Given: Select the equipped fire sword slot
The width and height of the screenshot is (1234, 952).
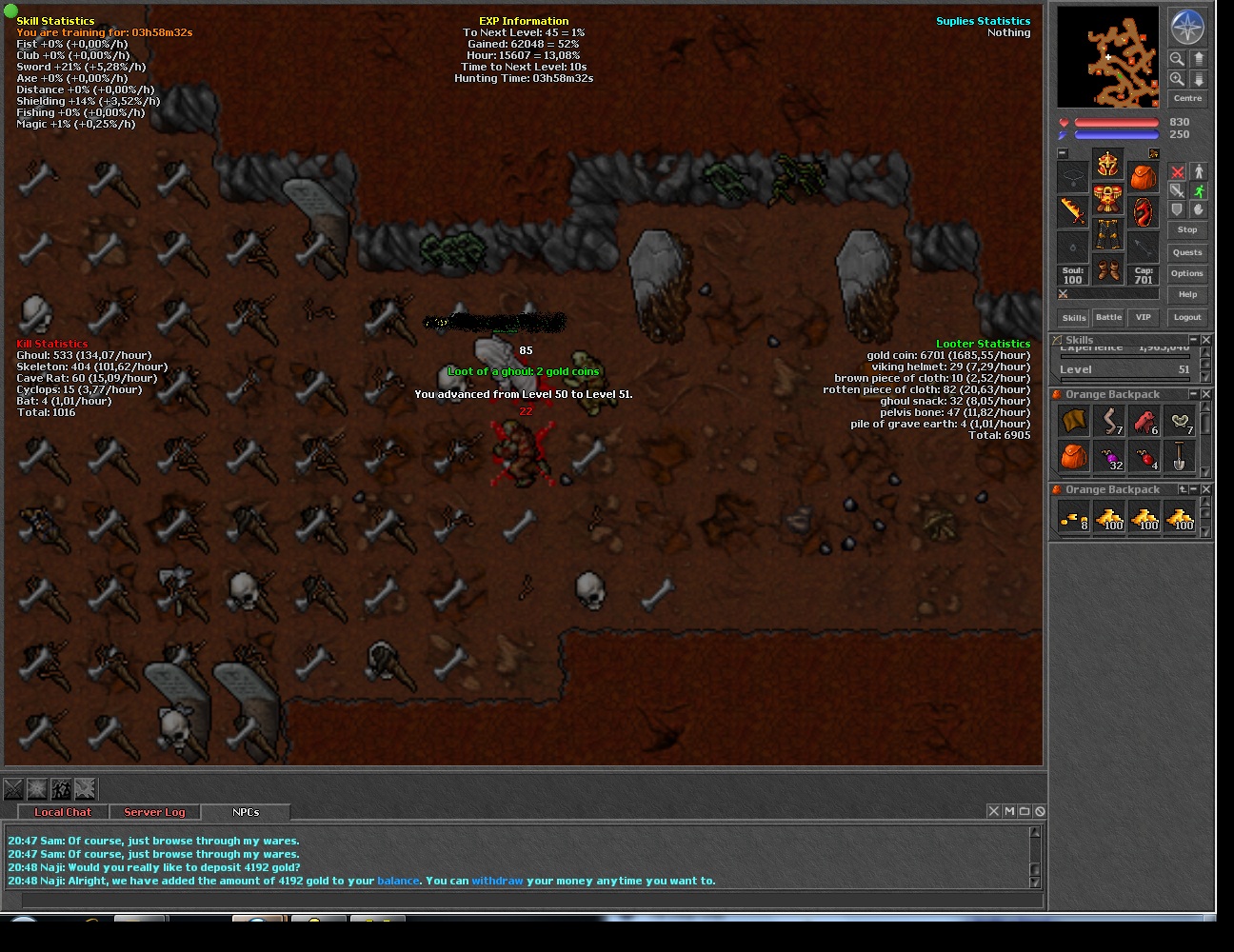Looking at the screenshot, I should (1073, 211).
